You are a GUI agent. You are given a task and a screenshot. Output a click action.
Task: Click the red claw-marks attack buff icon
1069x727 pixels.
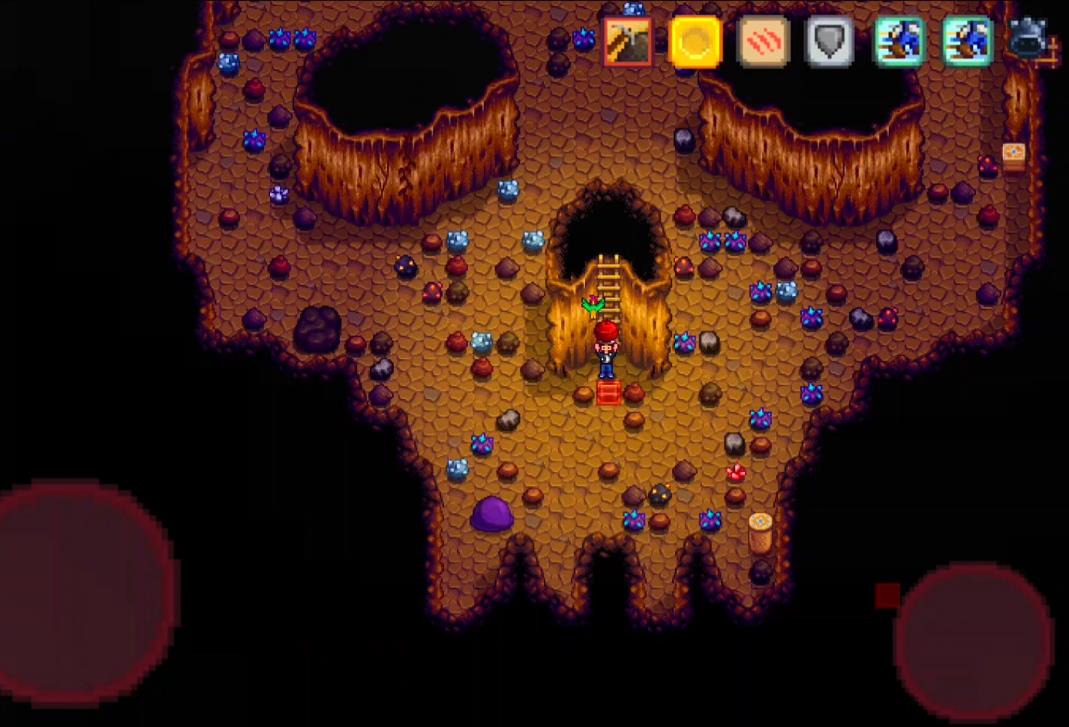[x=763, y=42]
